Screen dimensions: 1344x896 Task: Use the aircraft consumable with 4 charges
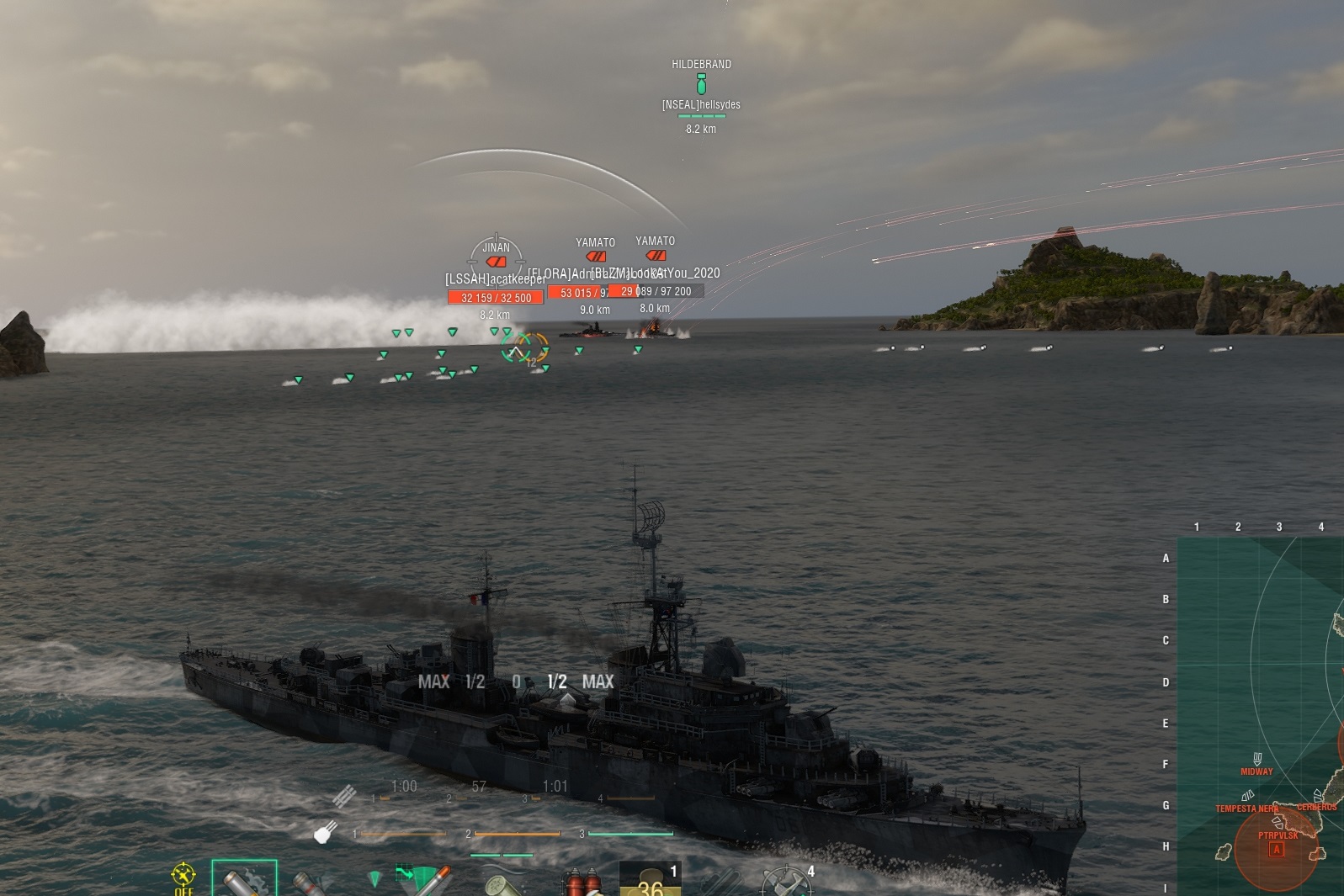click(x=786, y=882)
